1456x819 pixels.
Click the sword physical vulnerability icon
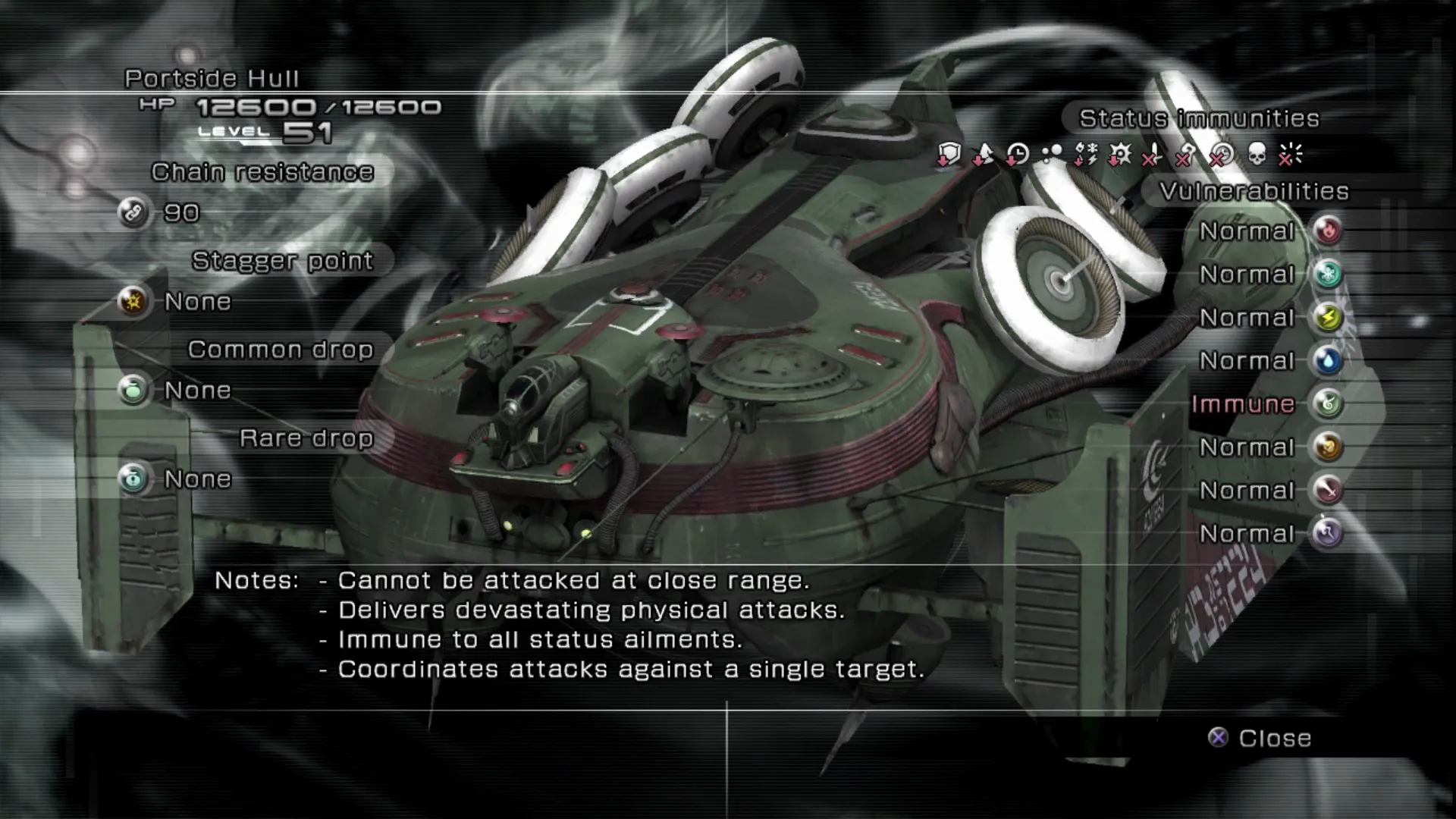[1328, 490]
